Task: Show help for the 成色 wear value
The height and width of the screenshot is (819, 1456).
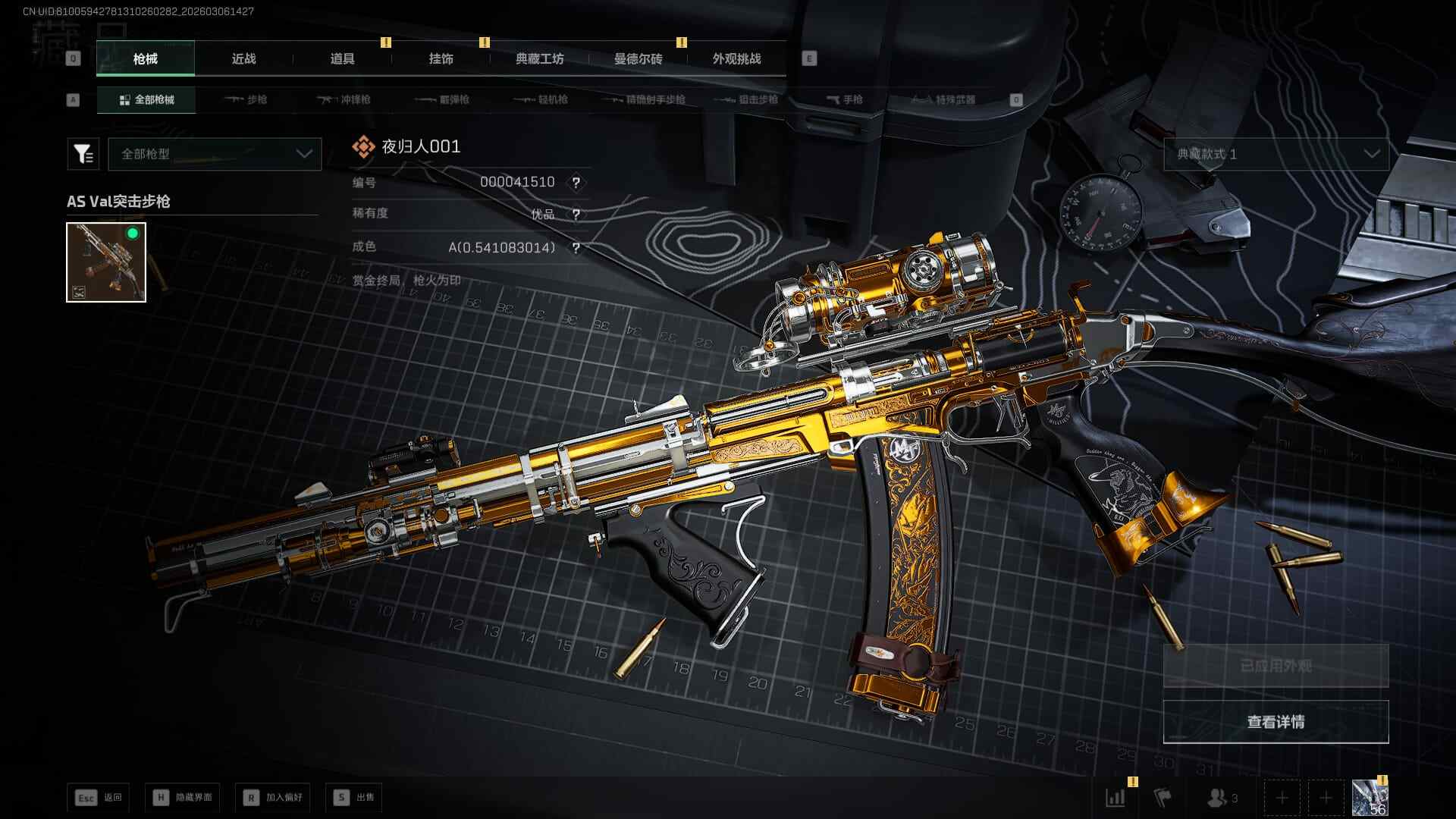Action: [x=576, y=248]
